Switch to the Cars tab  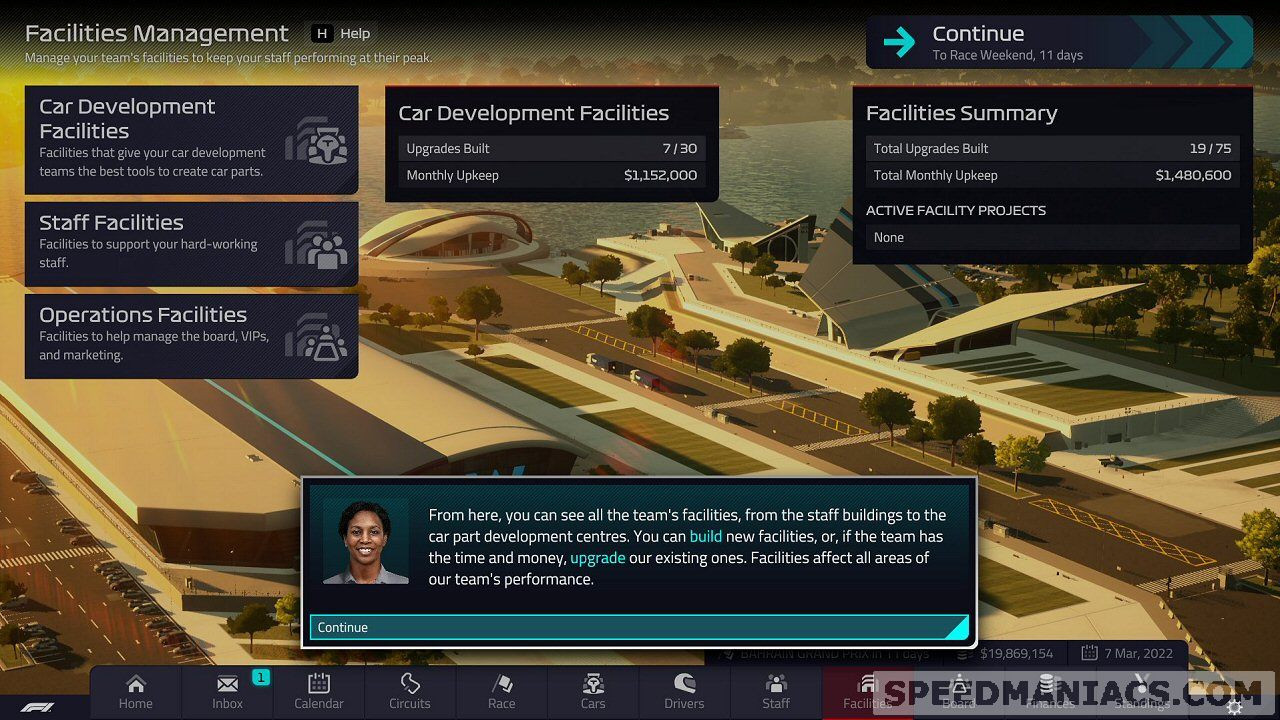pyautogui.click(x=593, y=692)
